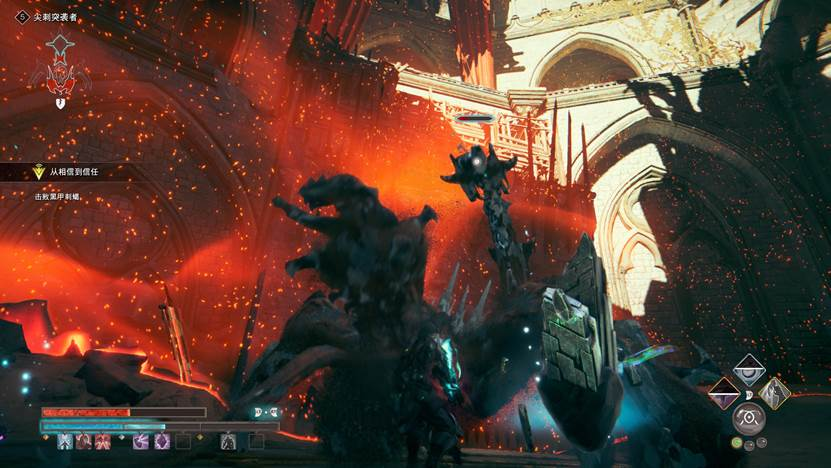The height and width of the screenshot is (468, 831).
Task: Select the grey armored figure skill icon
Action: [228, 441]
